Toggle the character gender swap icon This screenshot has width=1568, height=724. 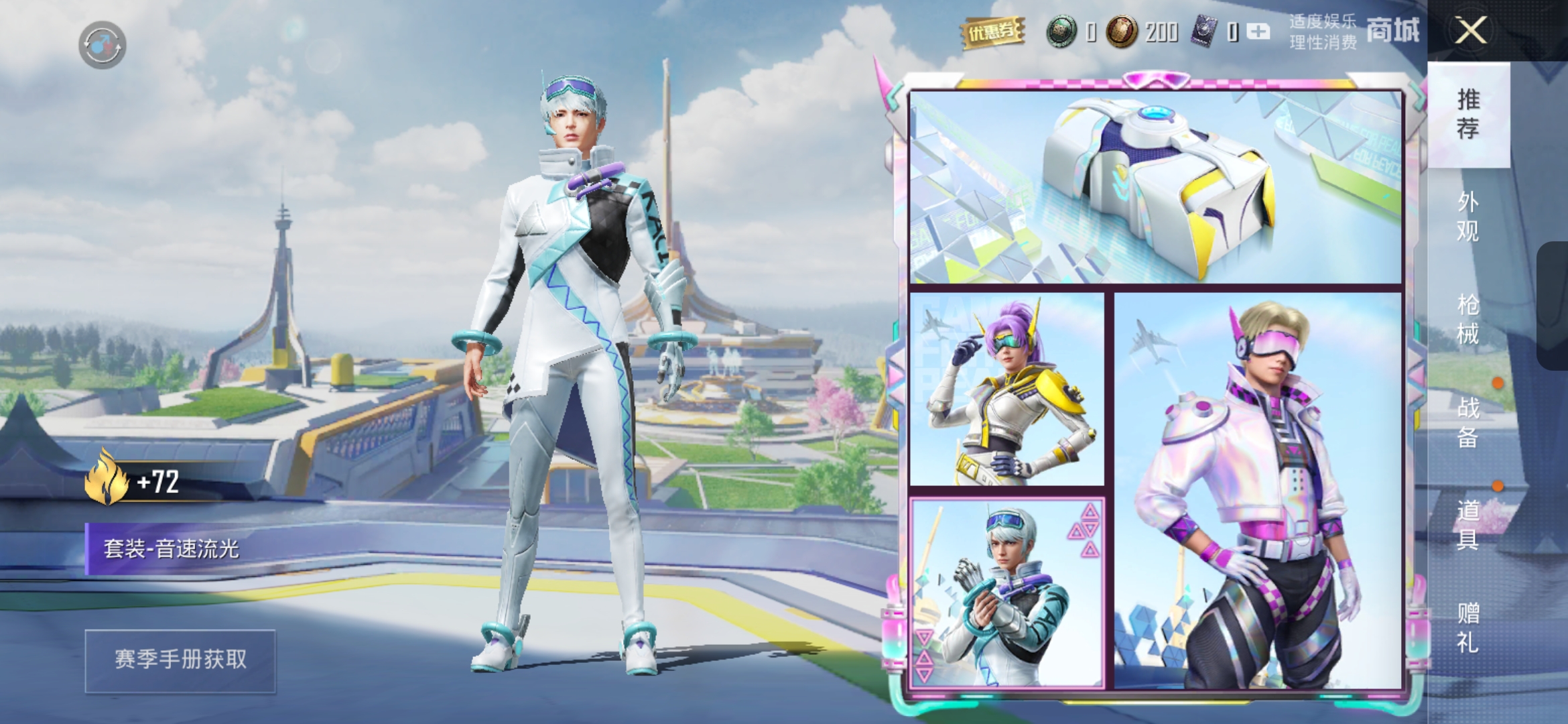point(102,45)
